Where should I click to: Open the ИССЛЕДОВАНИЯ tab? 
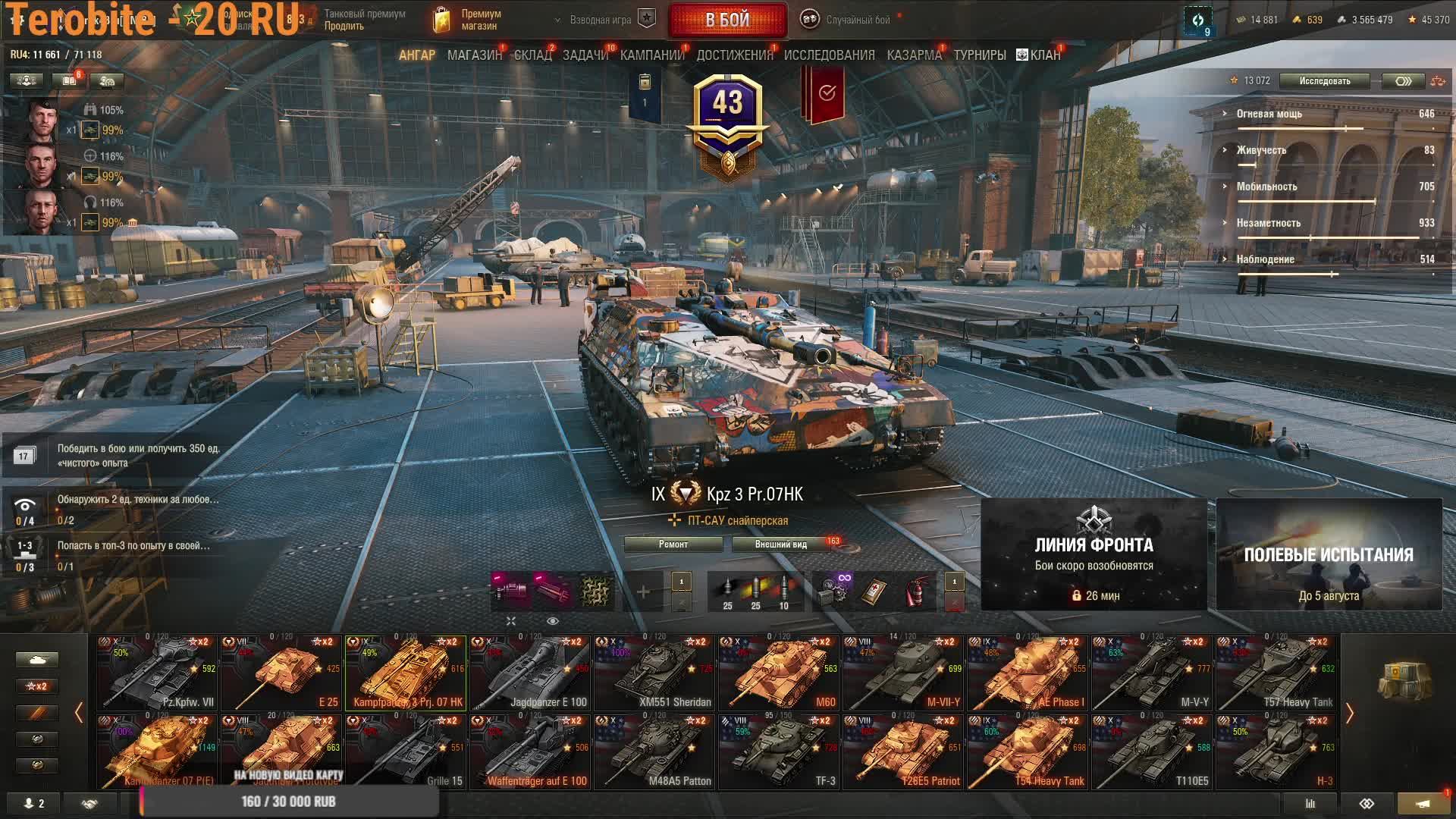tap(829, 55)
